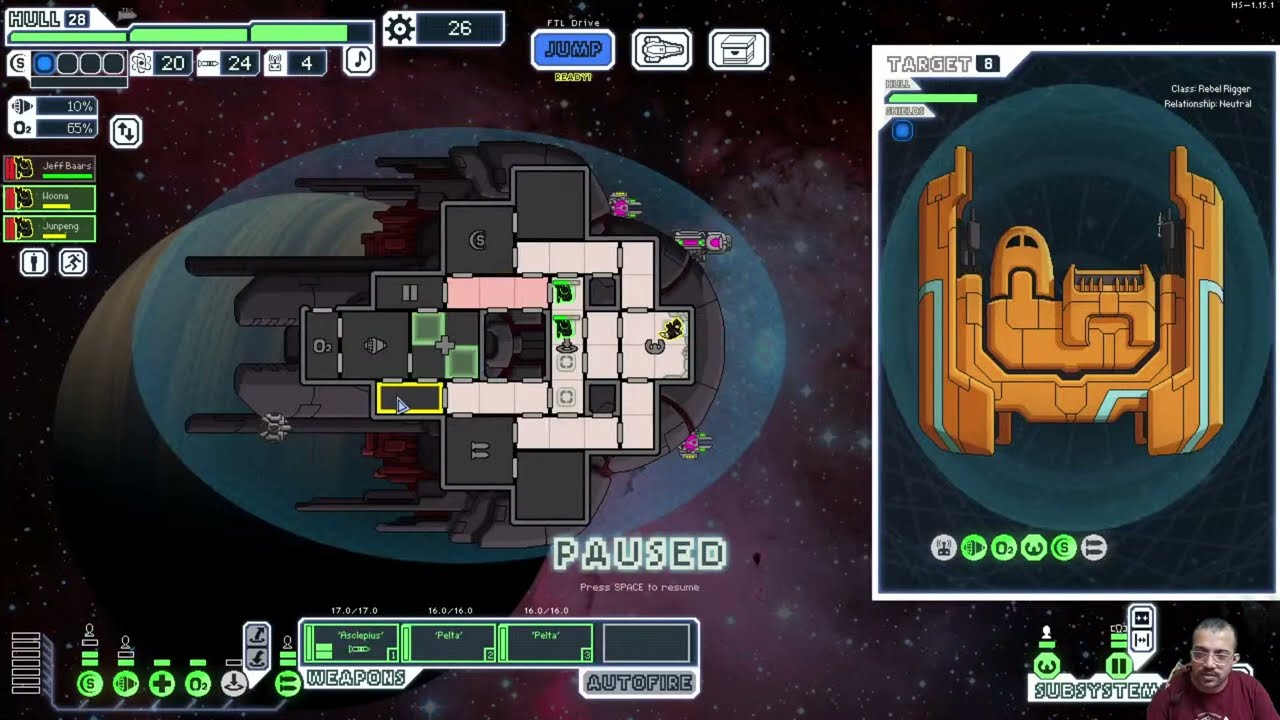Viewport: 1280px width, 720px height.
Task: Engage the FTL Jump button
Action: pos(573,49)
